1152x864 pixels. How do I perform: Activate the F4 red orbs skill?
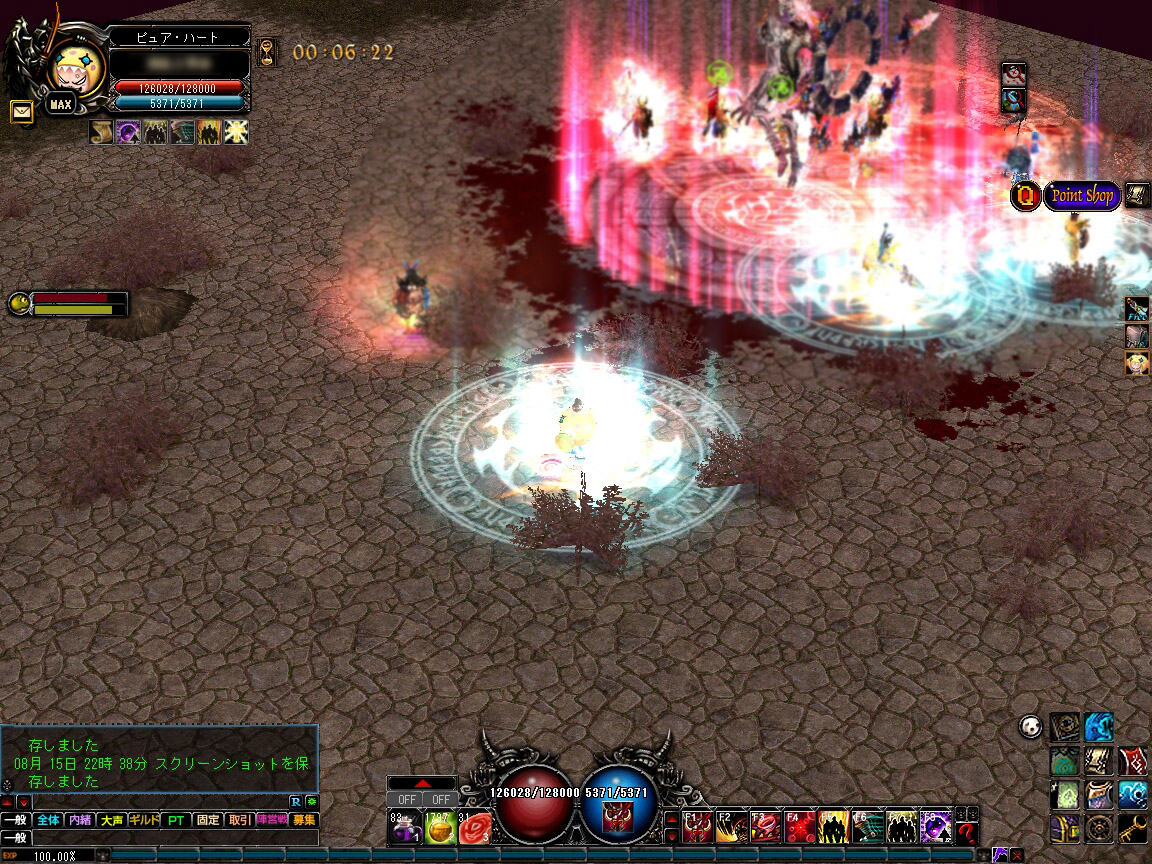(x=799, y=827)
